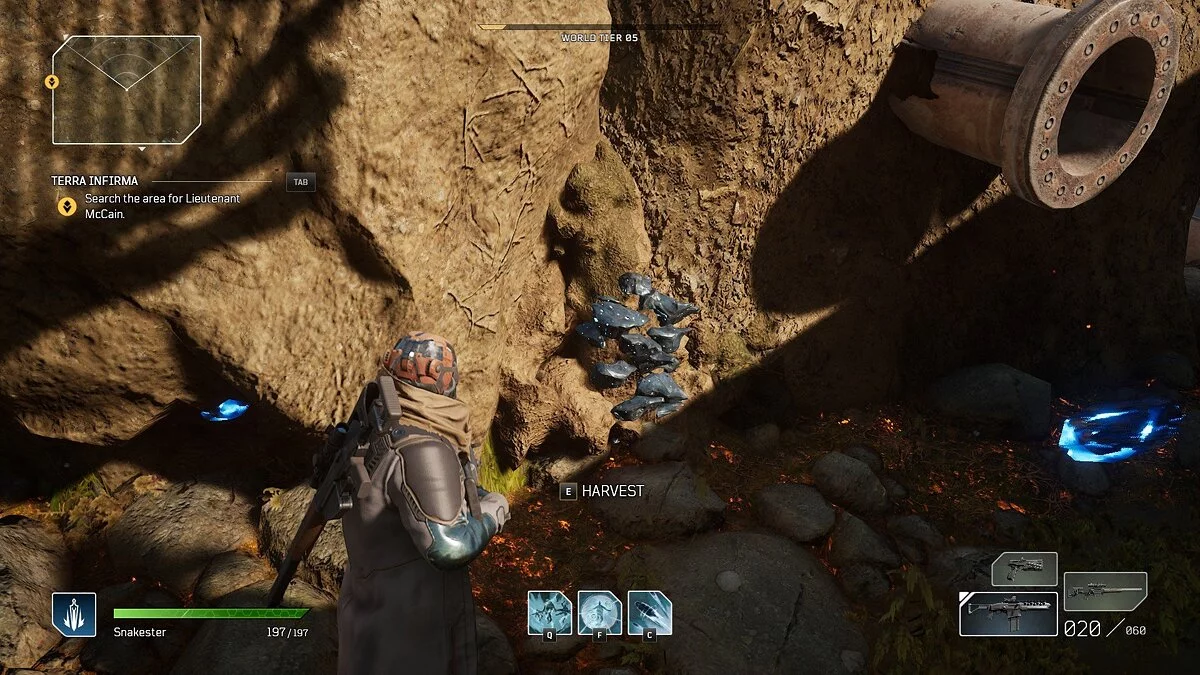The height and width of the screenshot is (675, 1200).
Task: Select the equipped assault rifle slot
Action: click(1008, 613)
